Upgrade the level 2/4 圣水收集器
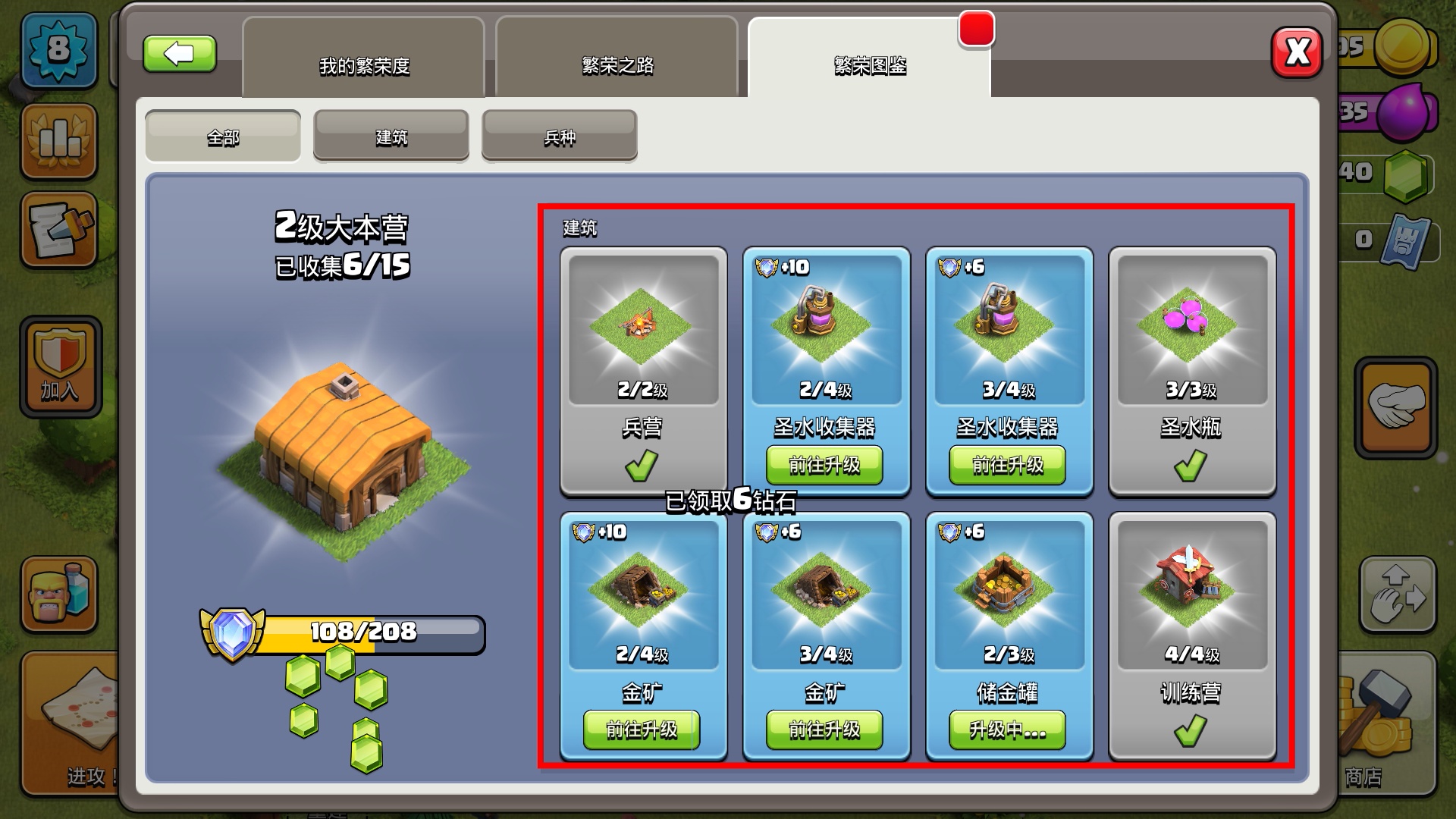The width and height of the screenshot is (1456, 819). (x=824, y=465)
